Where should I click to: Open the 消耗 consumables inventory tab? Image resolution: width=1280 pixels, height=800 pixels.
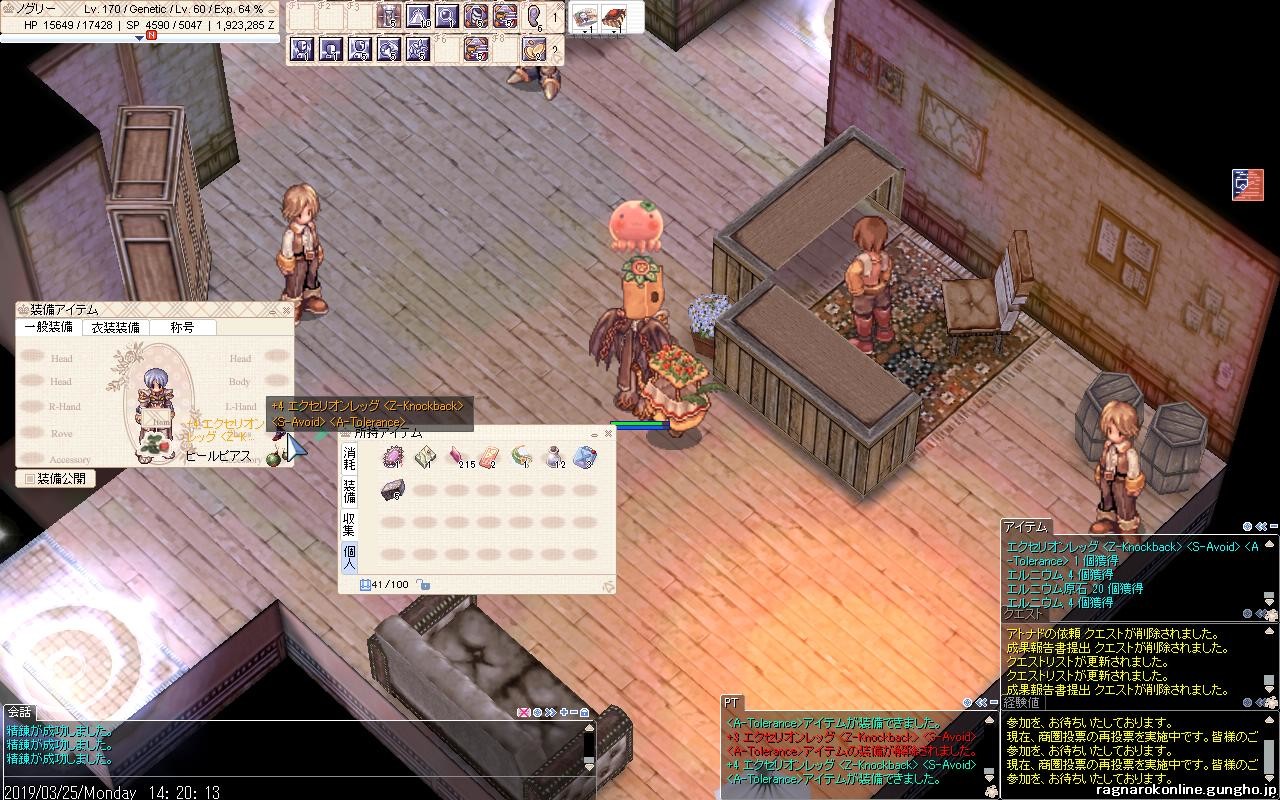(349, 458)
